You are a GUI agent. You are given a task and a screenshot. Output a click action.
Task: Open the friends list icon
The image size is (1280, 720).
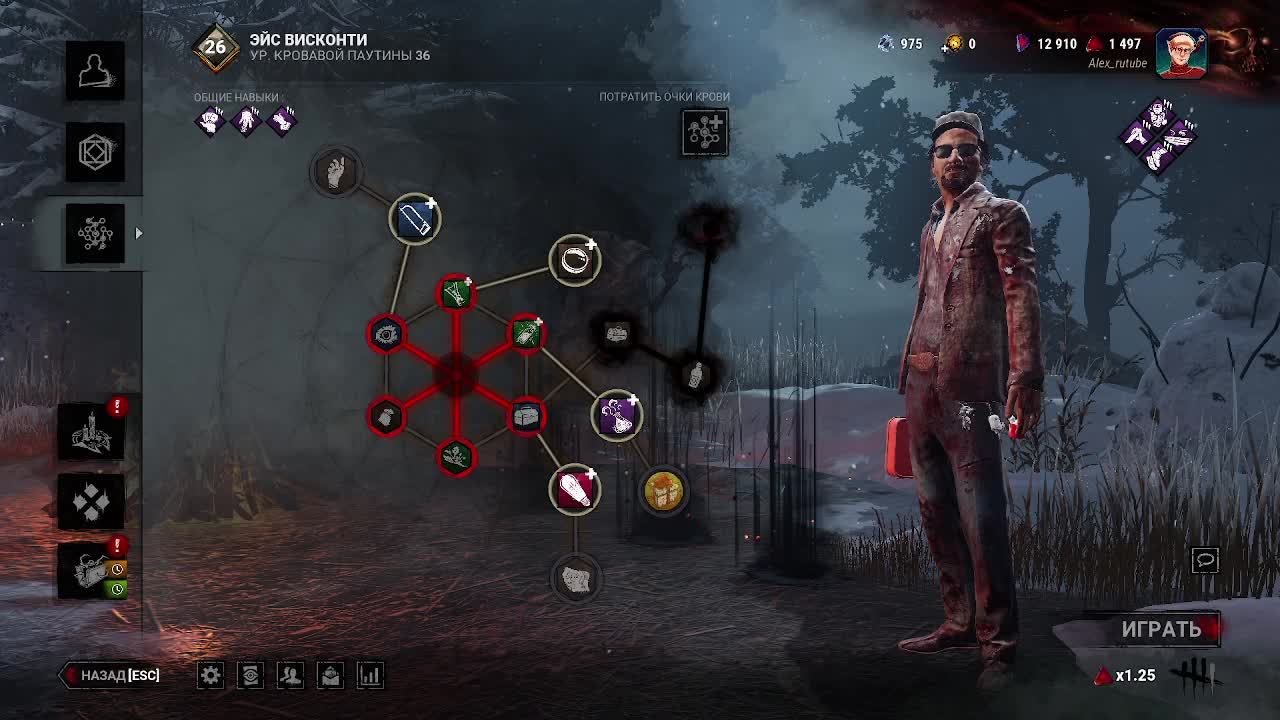click(290, 675)
